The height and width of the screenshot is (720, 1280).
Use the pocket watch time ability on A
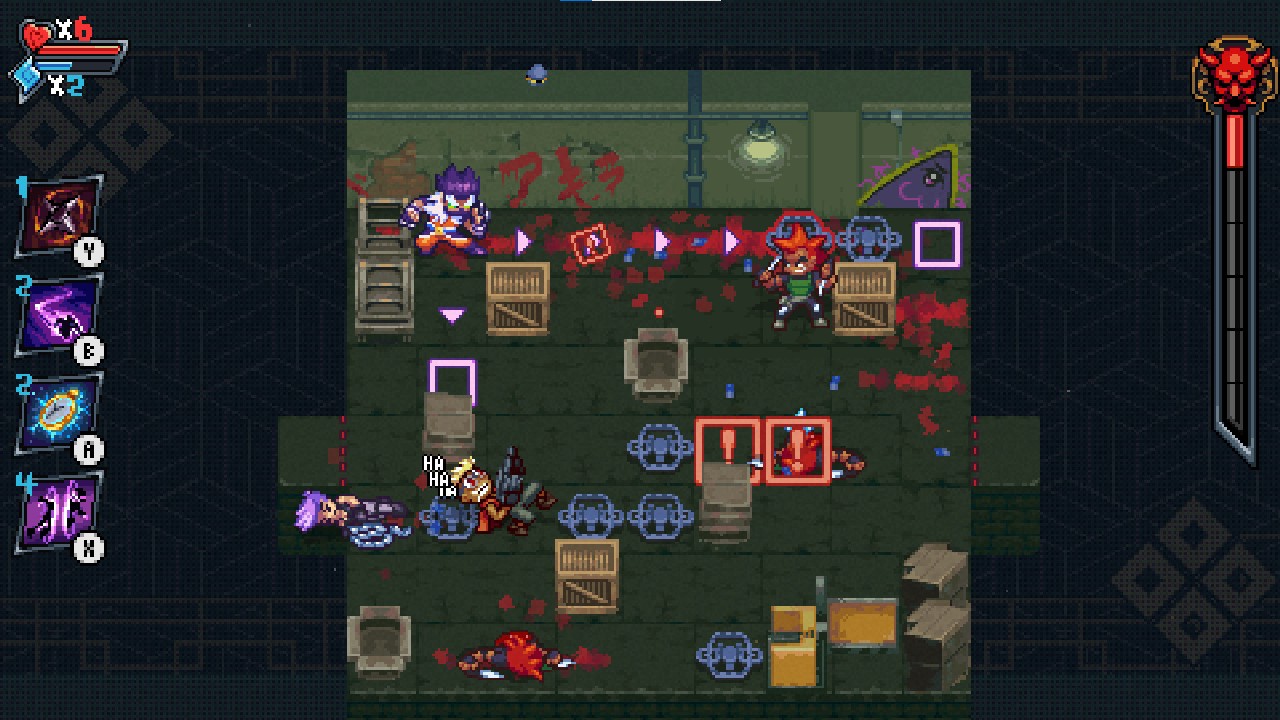[57, 407]
